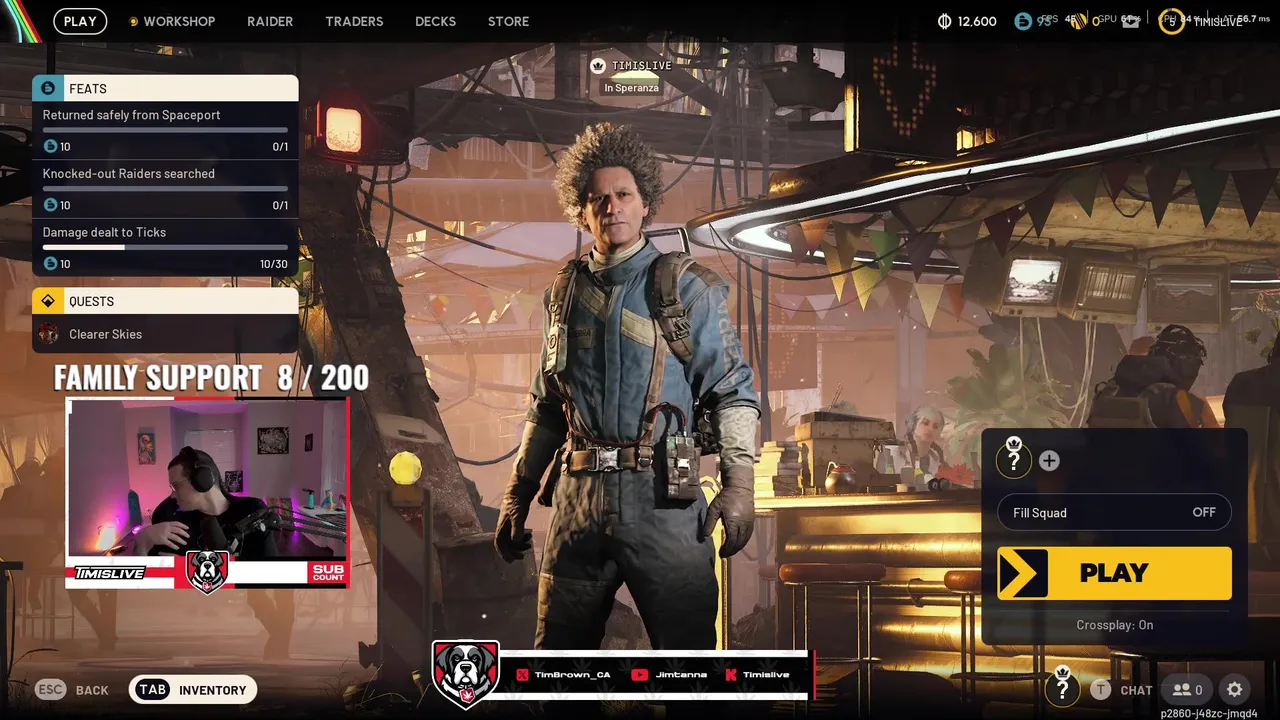Click the coin balance of 12,600
Viewport: 1280px width, 720px height.
pos(967,21)
